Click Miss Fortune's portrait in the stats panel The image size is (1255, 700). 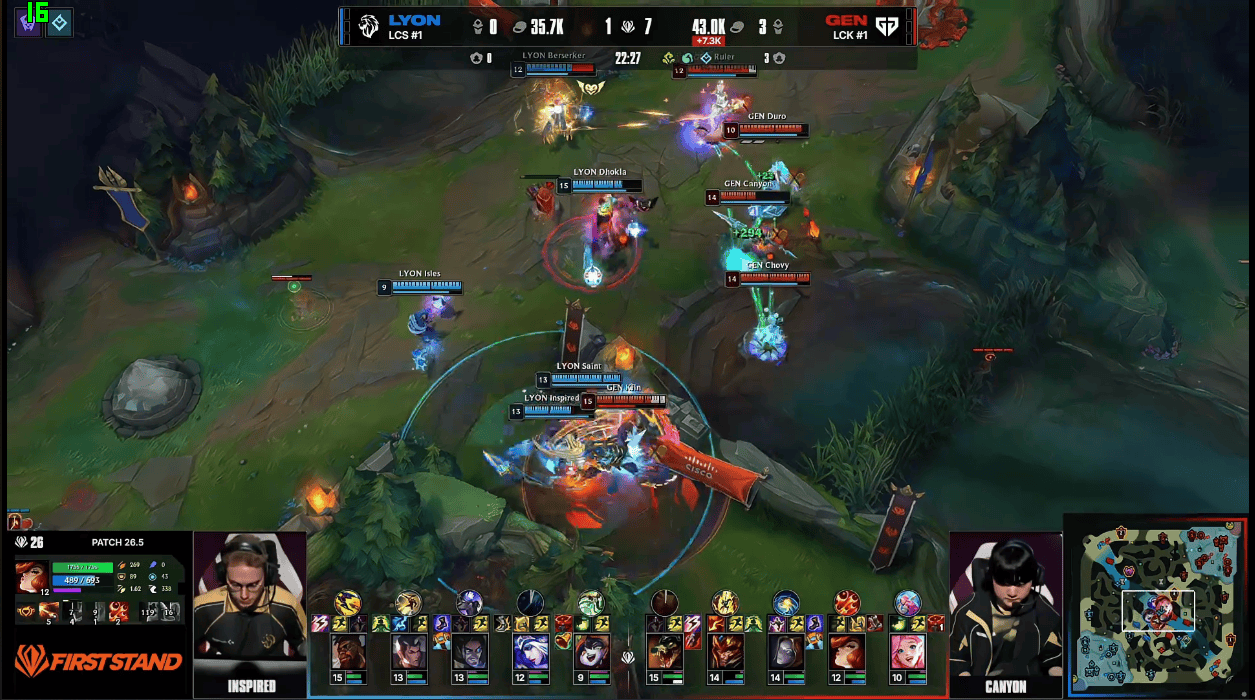click(x=30, y=577)
